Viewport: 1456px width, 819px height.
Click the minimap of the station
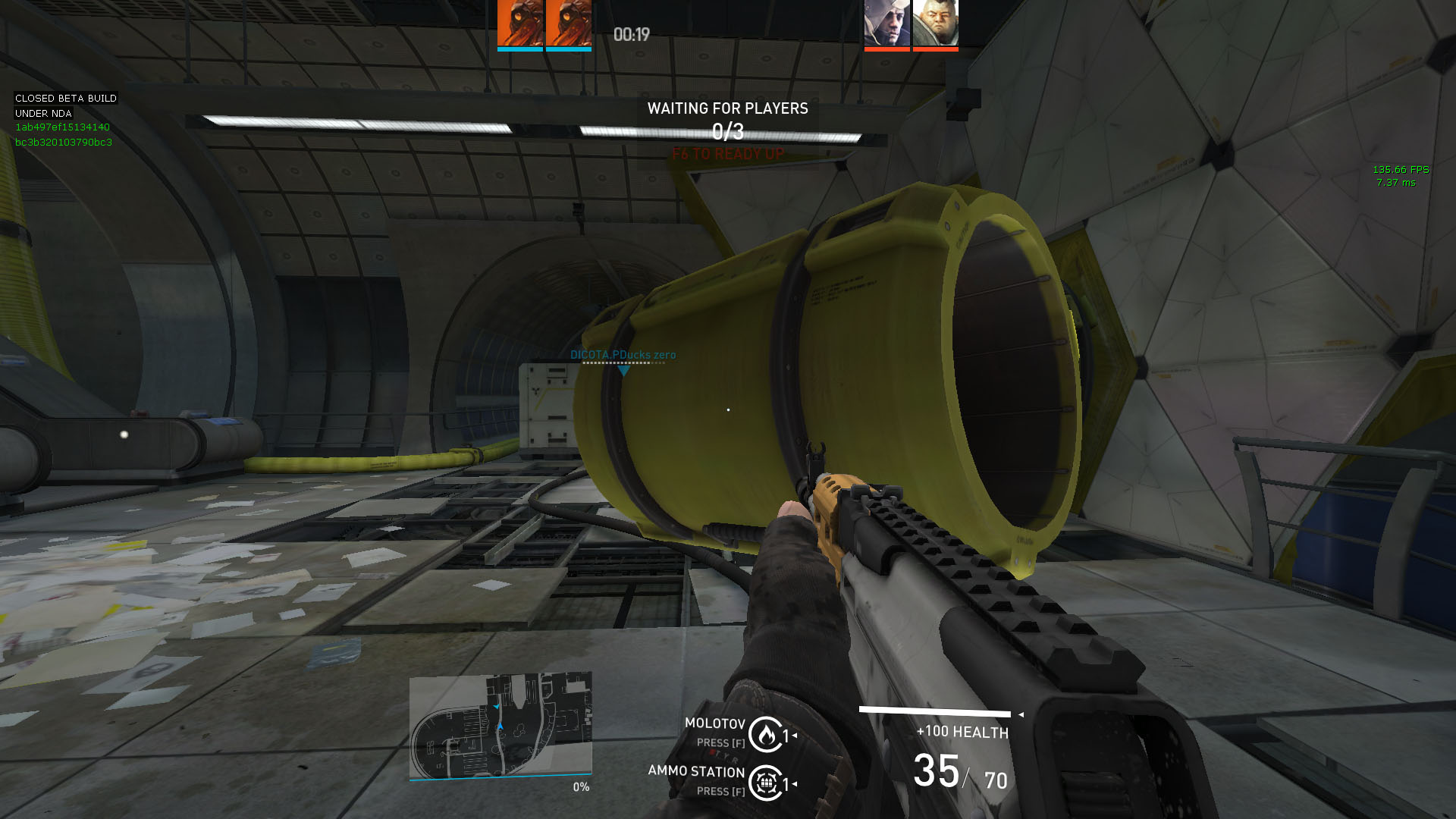(x=500, y=726)
